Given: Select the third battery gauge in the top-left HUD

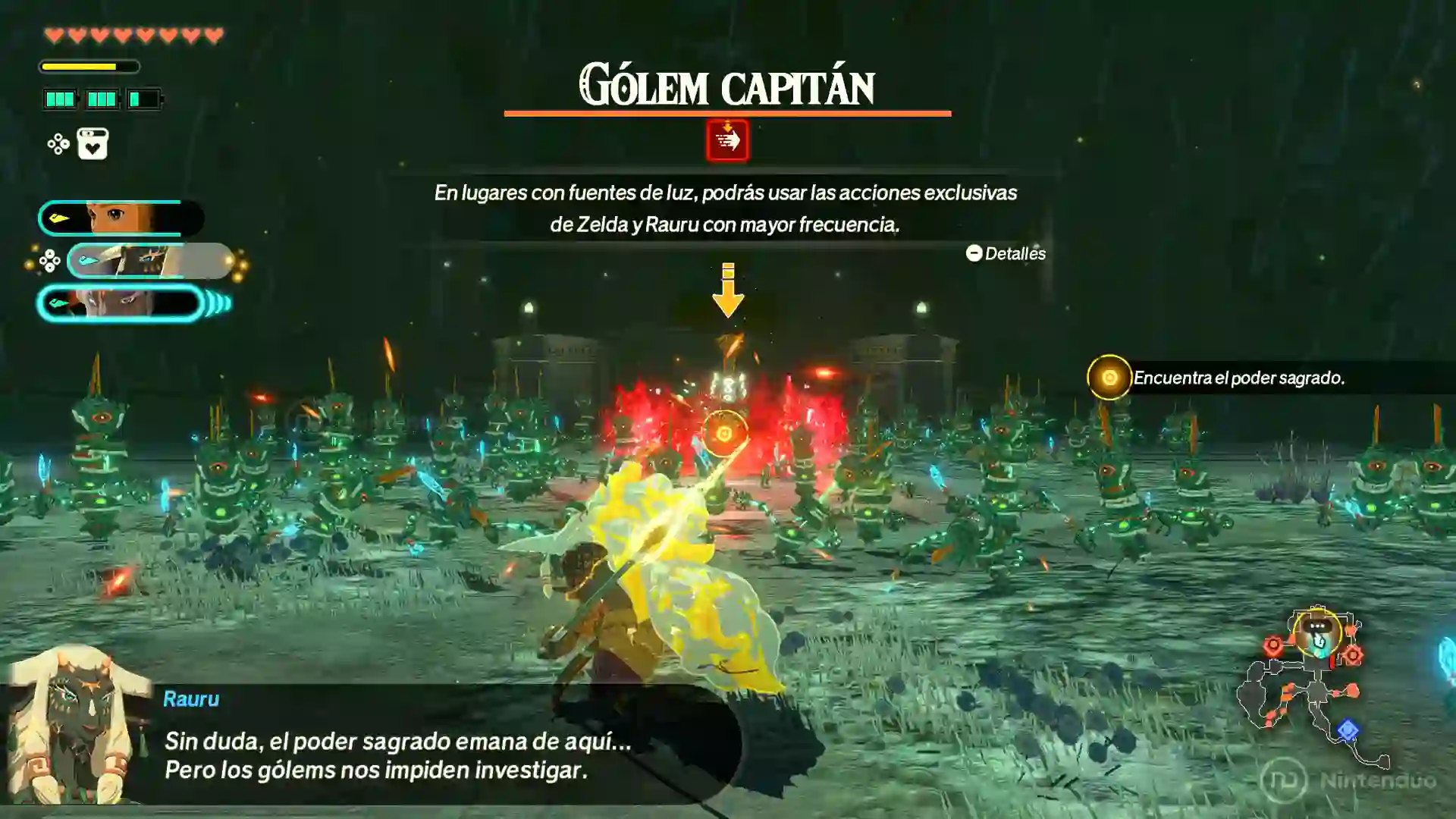Looking at the screenshot, I should (143, 98).
